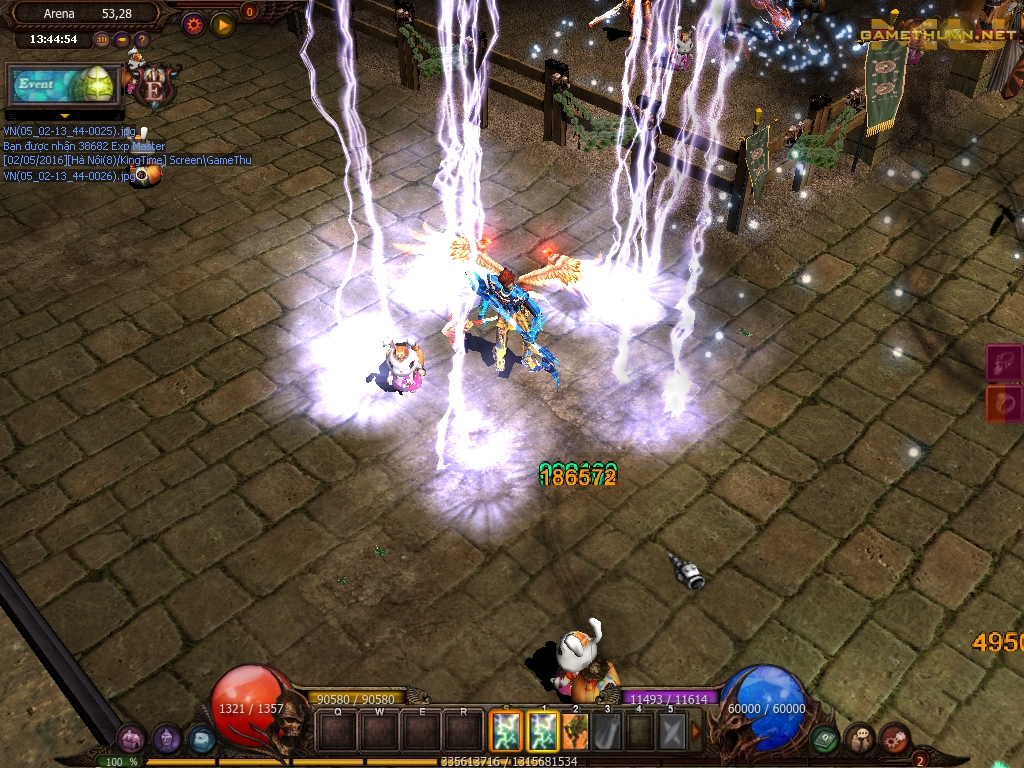Activate the lightning skill in slot 1

click(x=543, y=731)
